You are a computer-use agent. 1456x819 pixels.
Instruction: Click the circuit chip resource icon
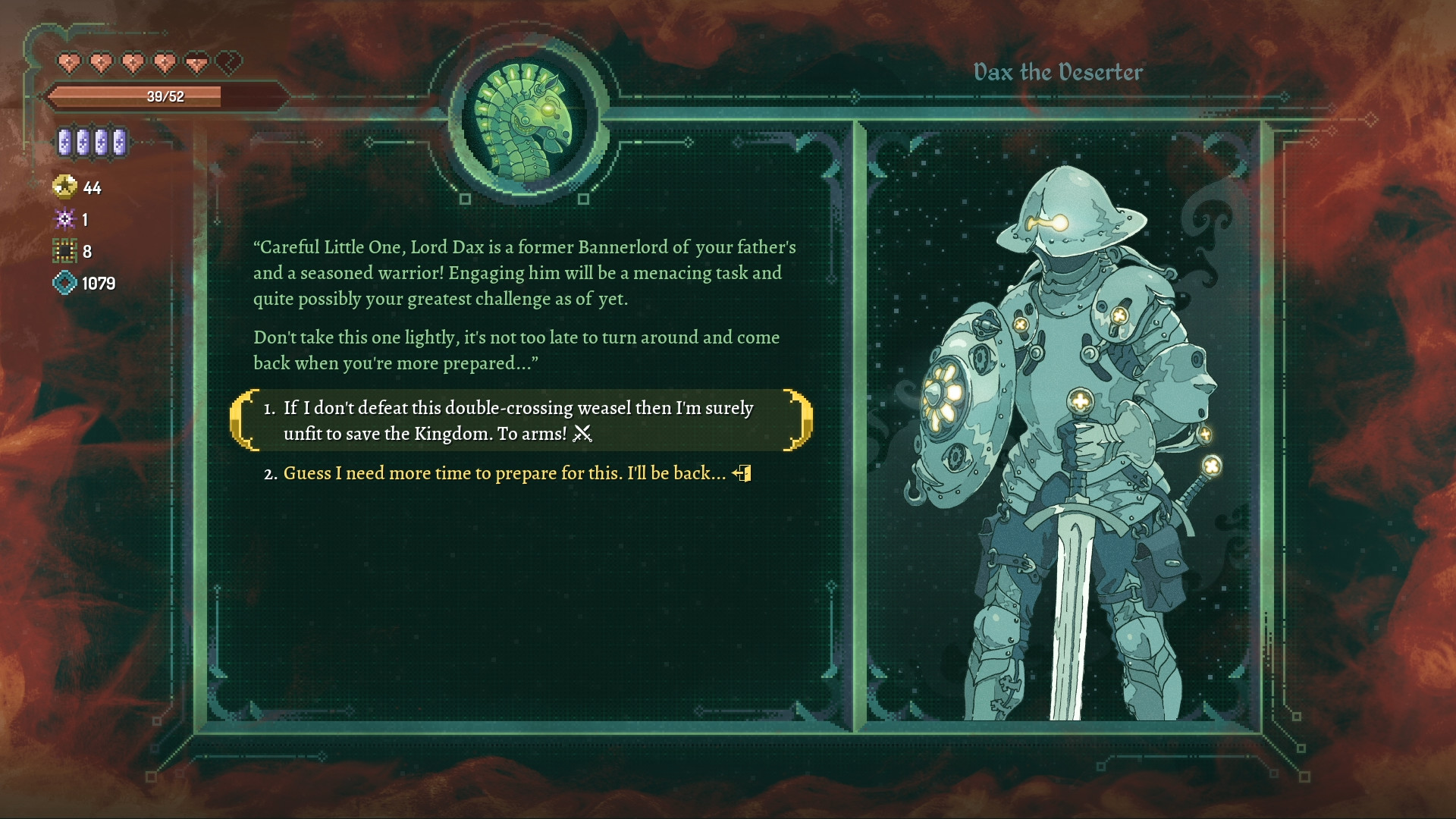(x=67, y=251)
